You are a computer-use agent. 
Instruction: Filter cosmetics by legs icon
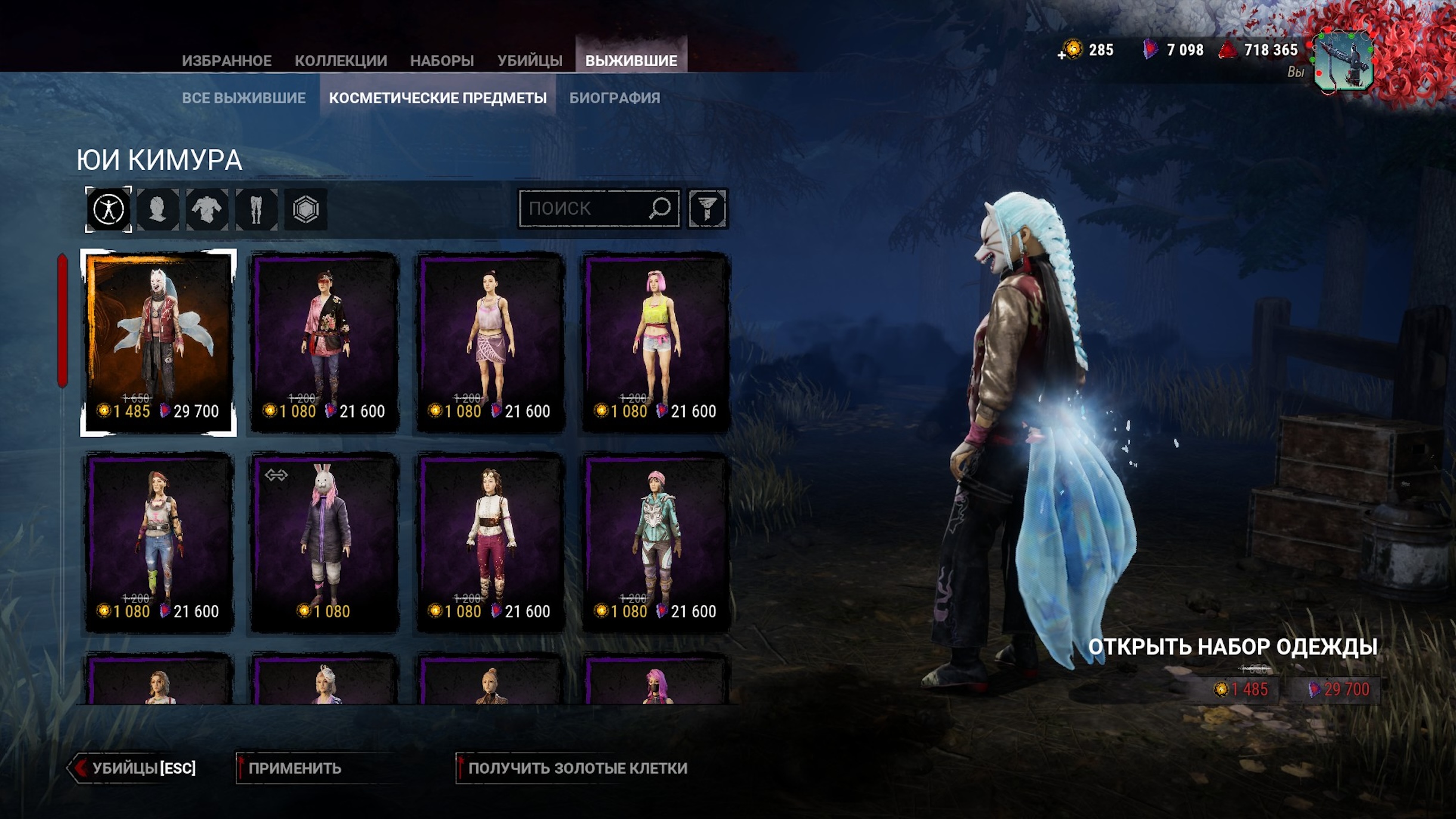click(x=257, y=209)
